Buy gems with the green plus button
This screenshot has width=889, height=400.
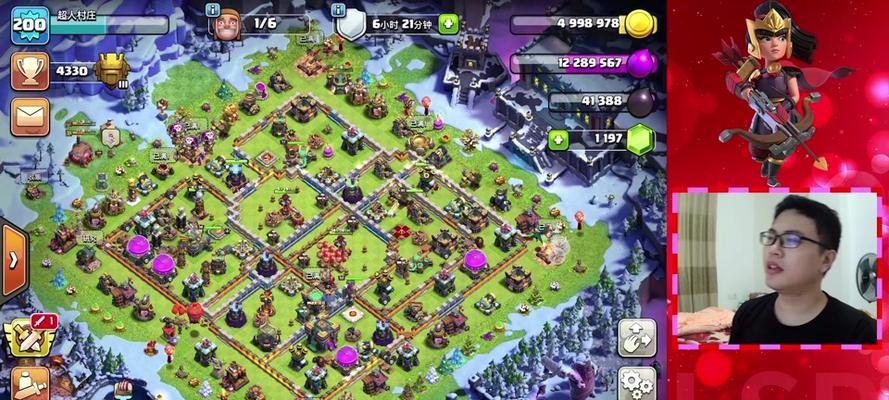[557, 139]
